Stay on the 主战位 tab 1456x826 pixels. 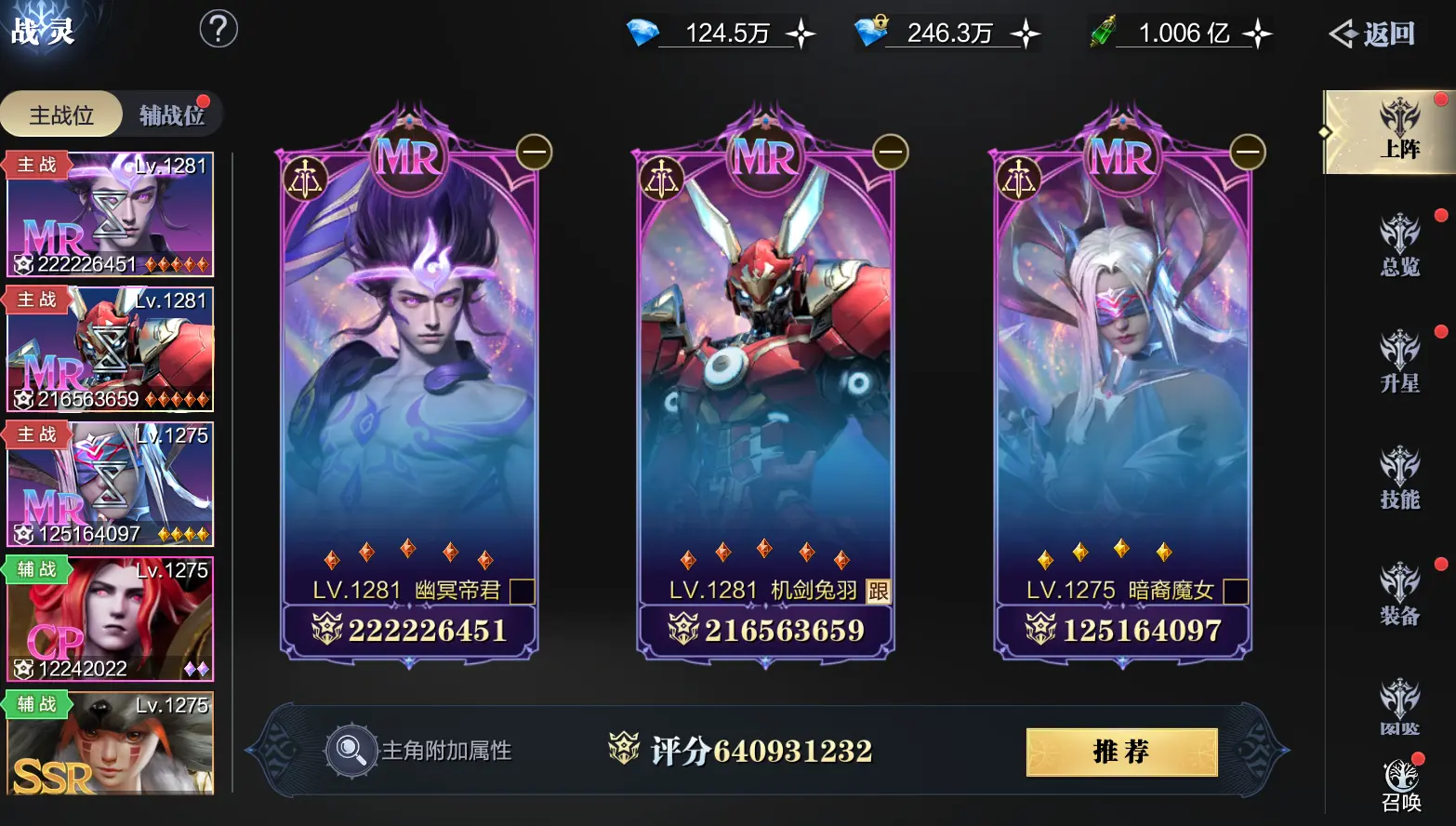(x=60, y=113)
